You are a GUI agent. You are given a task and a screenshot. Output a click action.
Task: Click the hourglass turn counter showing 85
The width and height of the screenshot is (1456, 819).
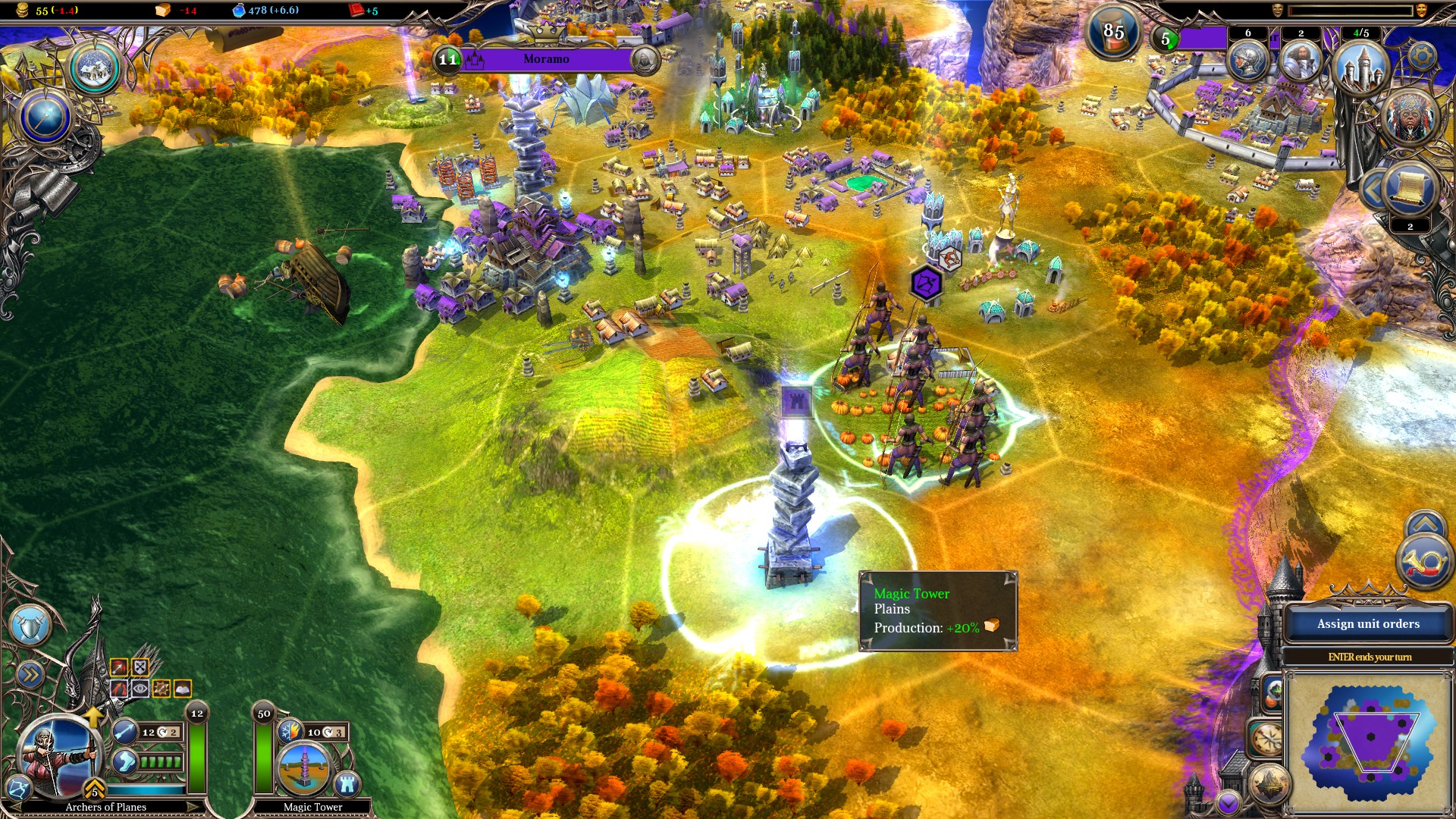tap(1112, 32)
